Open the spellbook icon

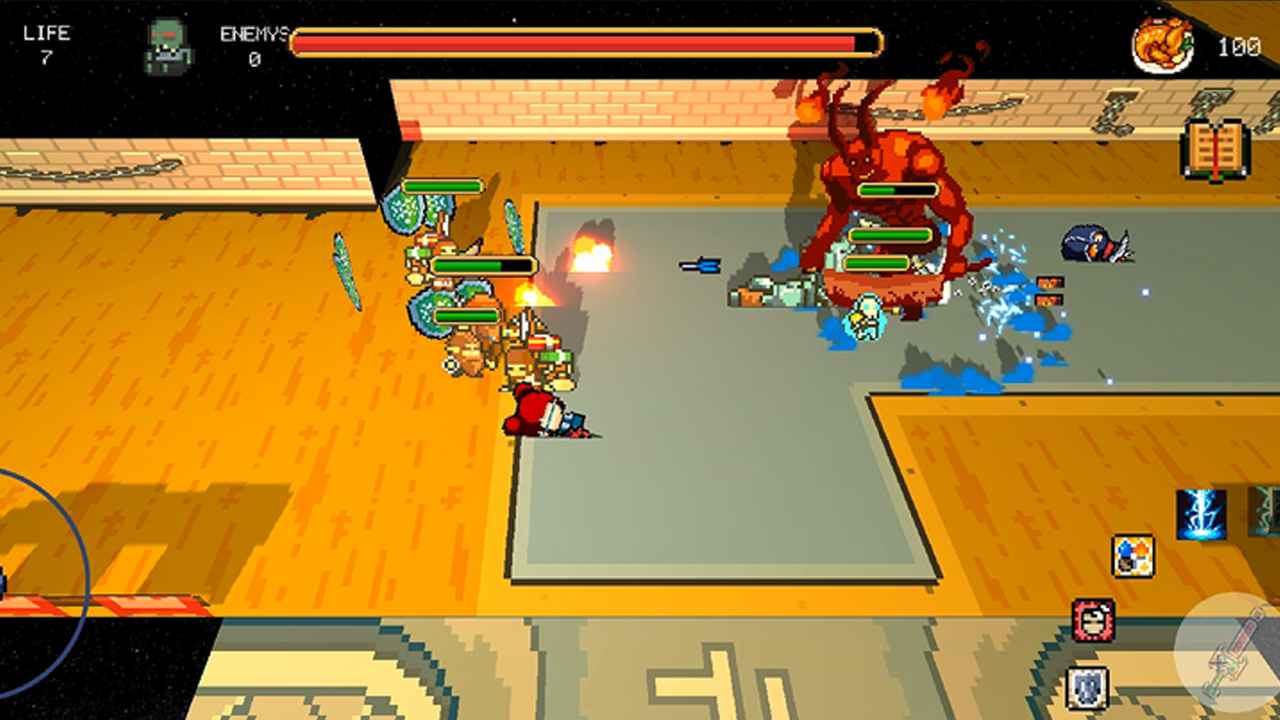click(1215, 150)
